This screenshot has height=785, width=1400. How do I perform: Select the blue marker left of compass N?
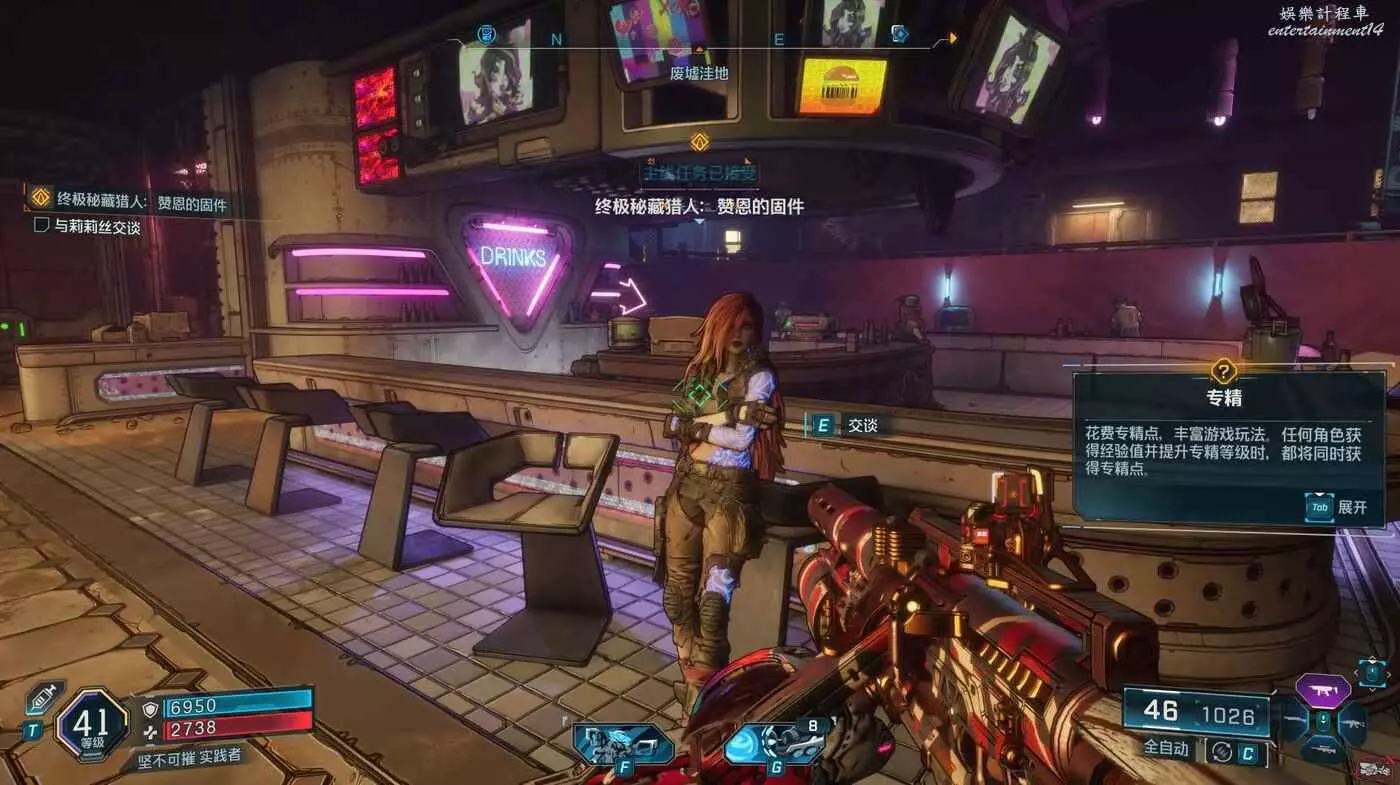point(487,35)
